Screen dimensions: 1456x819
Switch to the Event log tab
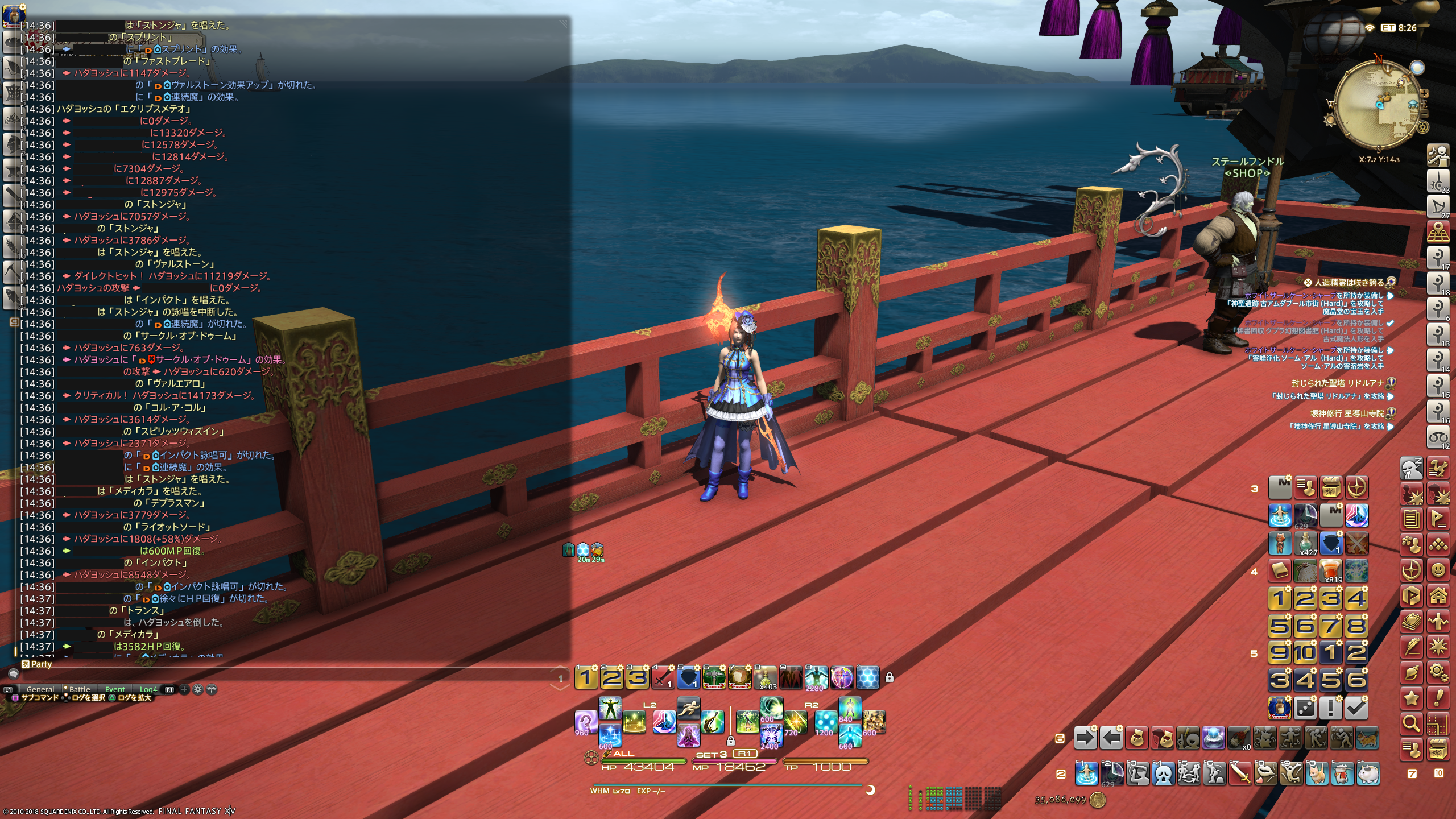click(115, 689)
